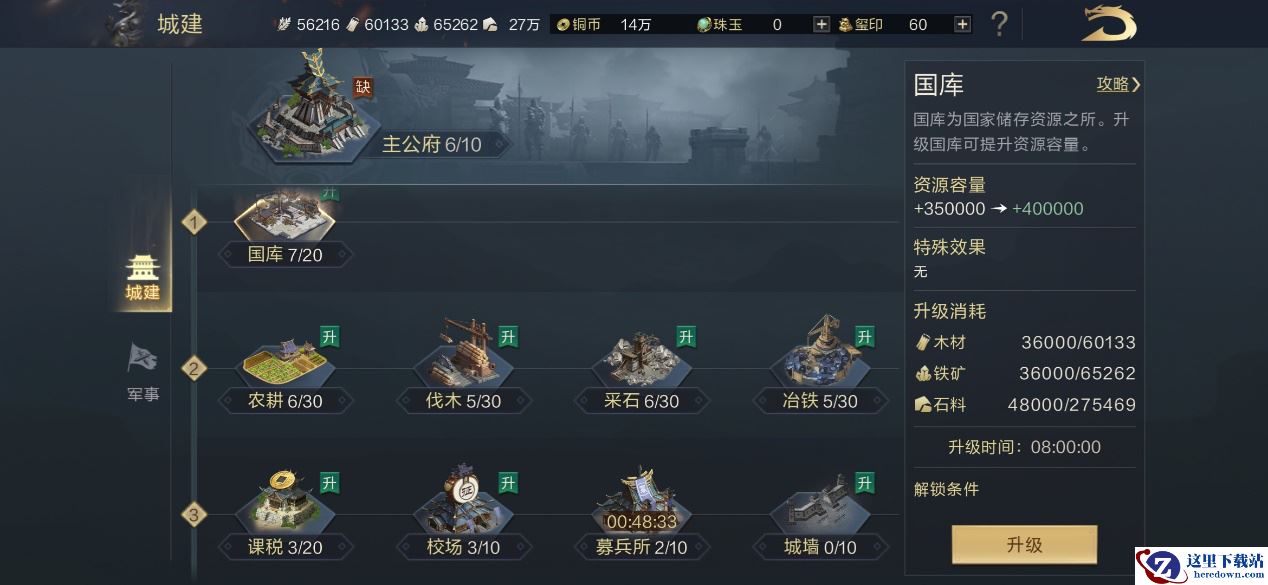
Task: Open the 这里下载站 watermark logo
Action: [x=1200, y=566]
